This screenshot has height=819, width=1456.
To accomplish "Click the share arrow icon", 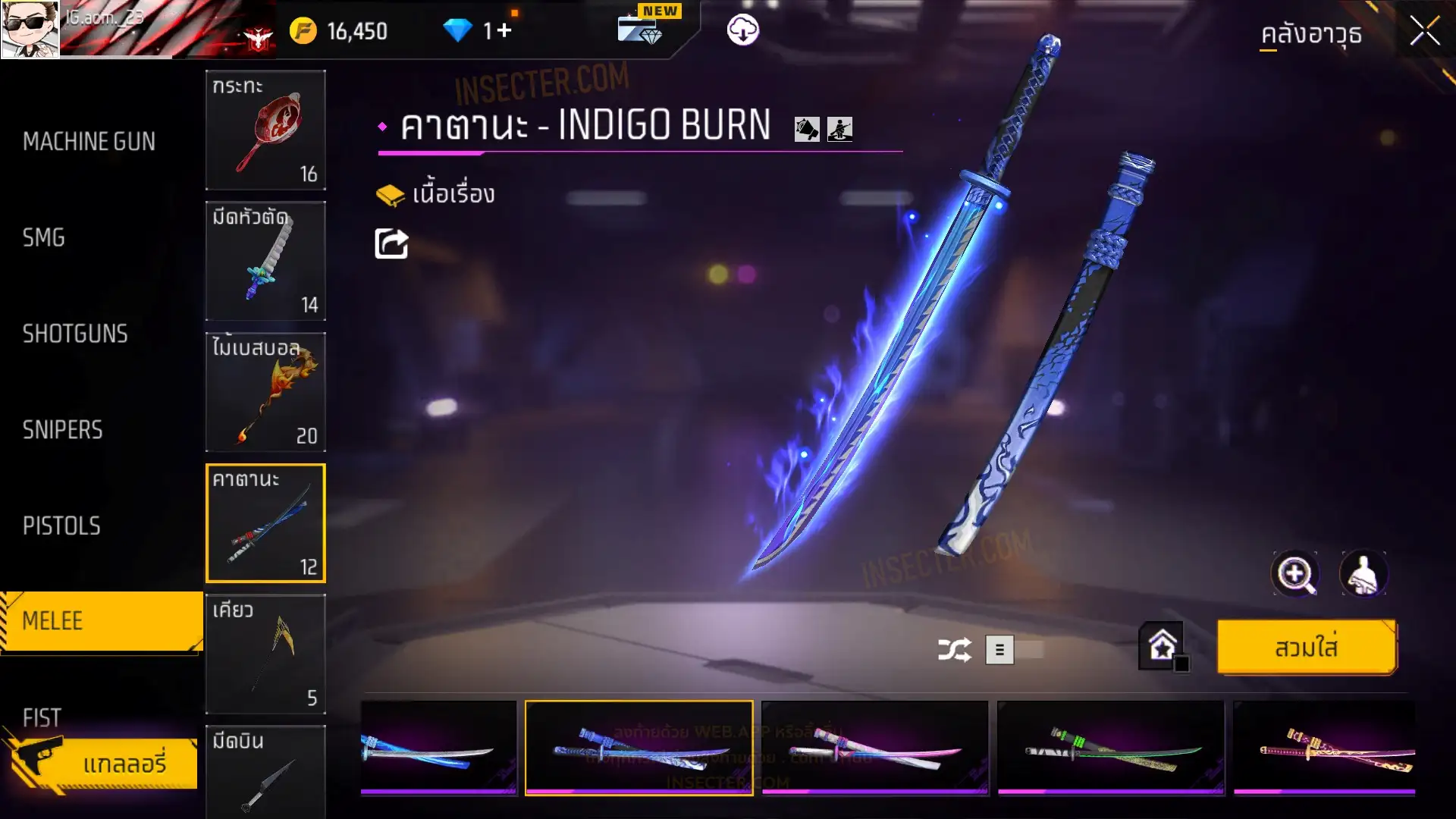I will tap(391, 243).
